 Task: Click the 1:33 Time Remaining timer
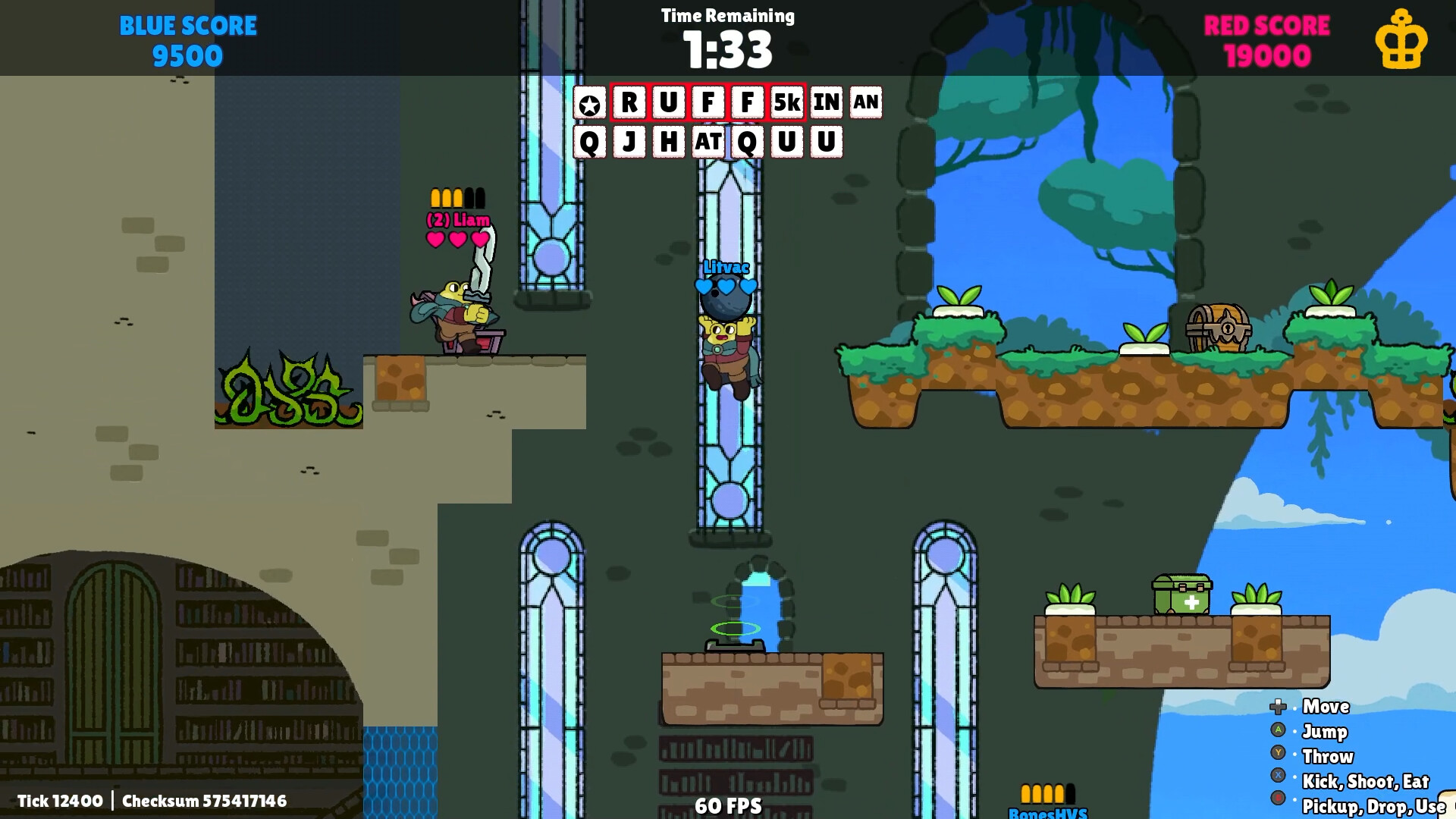coord(726,50)
